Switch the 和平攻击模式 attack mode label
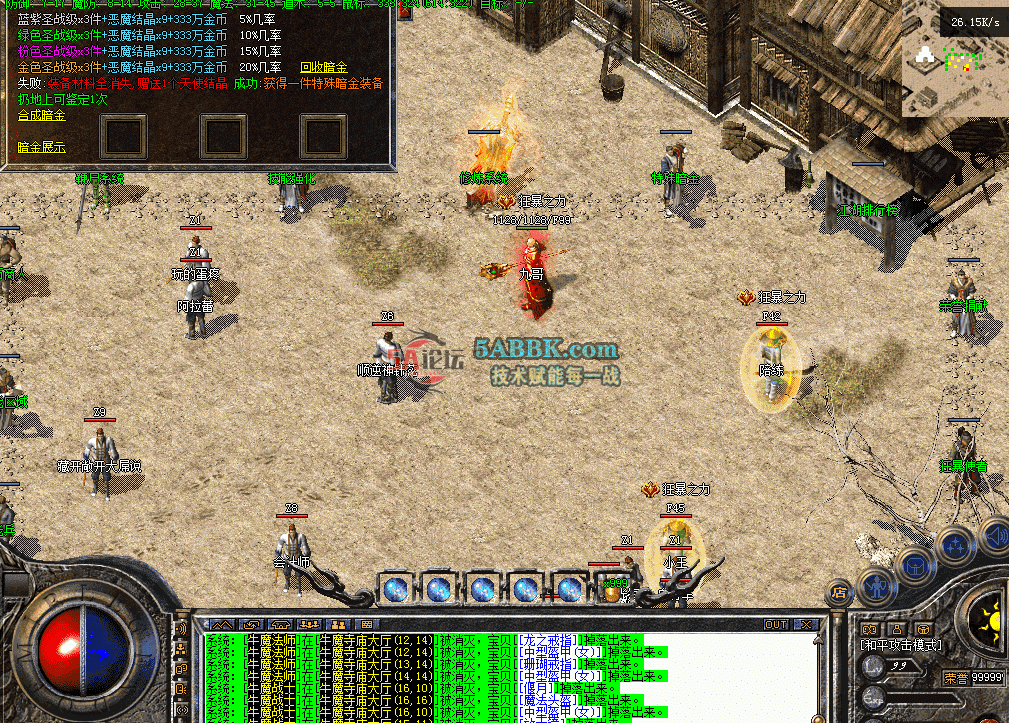1009x723 pixels. click(x=901, y=645)
